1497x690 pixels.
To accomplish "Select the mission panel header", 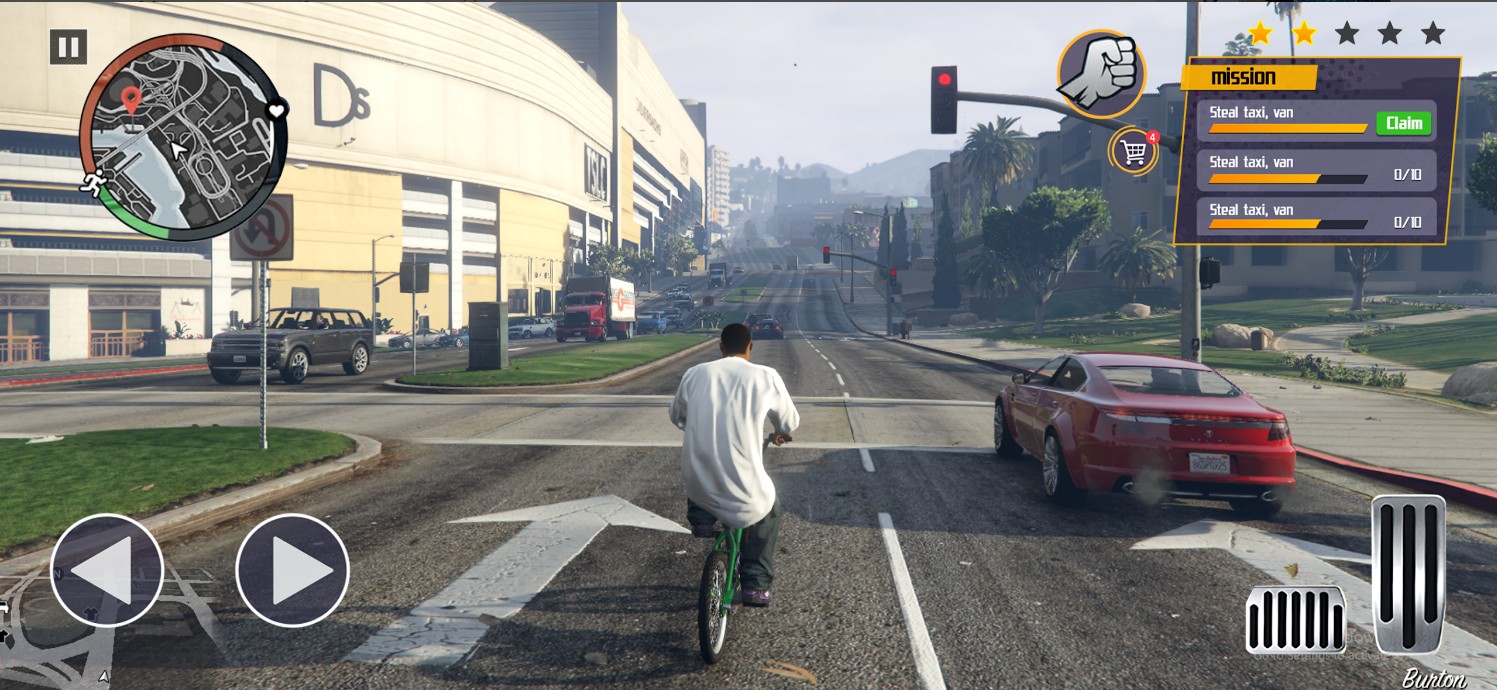I will (x=1246, y=77).
